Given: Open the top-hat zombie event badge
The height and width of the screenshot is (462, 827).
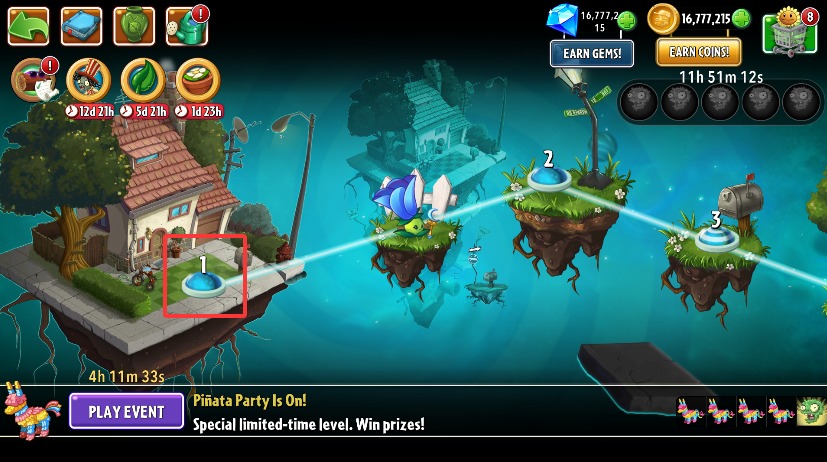Looking at the screenshot, I should click(x=87, y=80).
